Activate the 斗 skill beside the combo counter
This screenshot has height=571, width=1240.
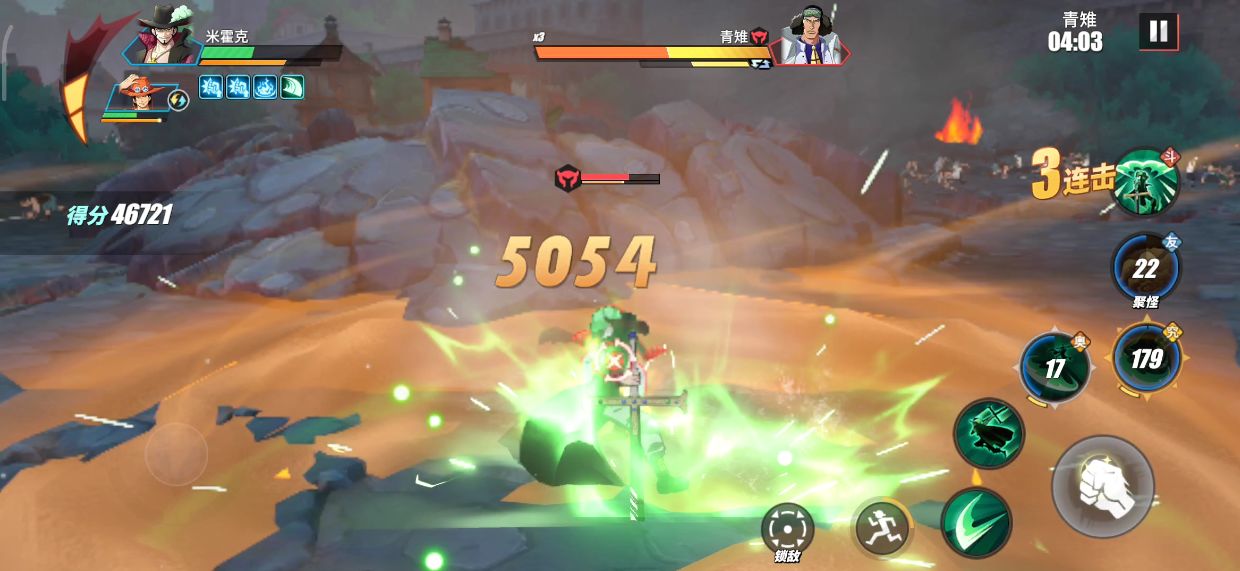pos(1146,182)
